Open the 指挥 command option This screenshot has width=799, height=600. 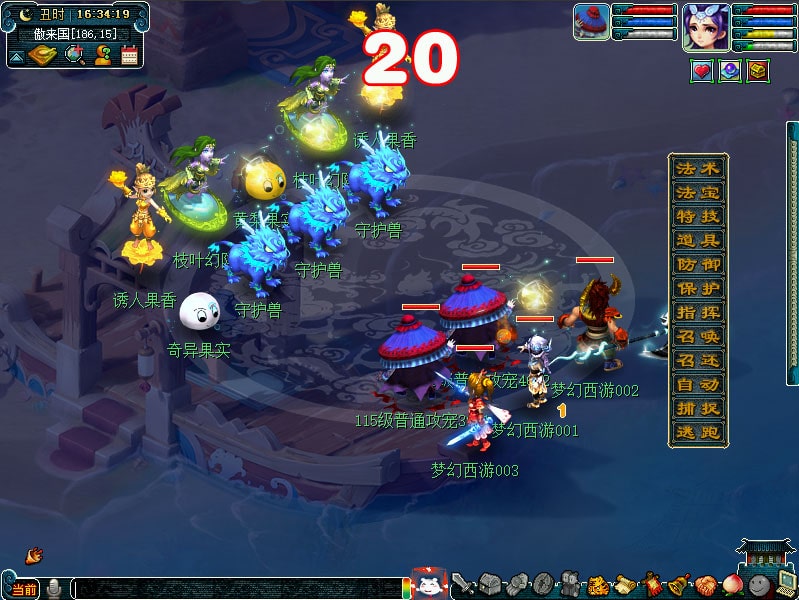[697, 313]
